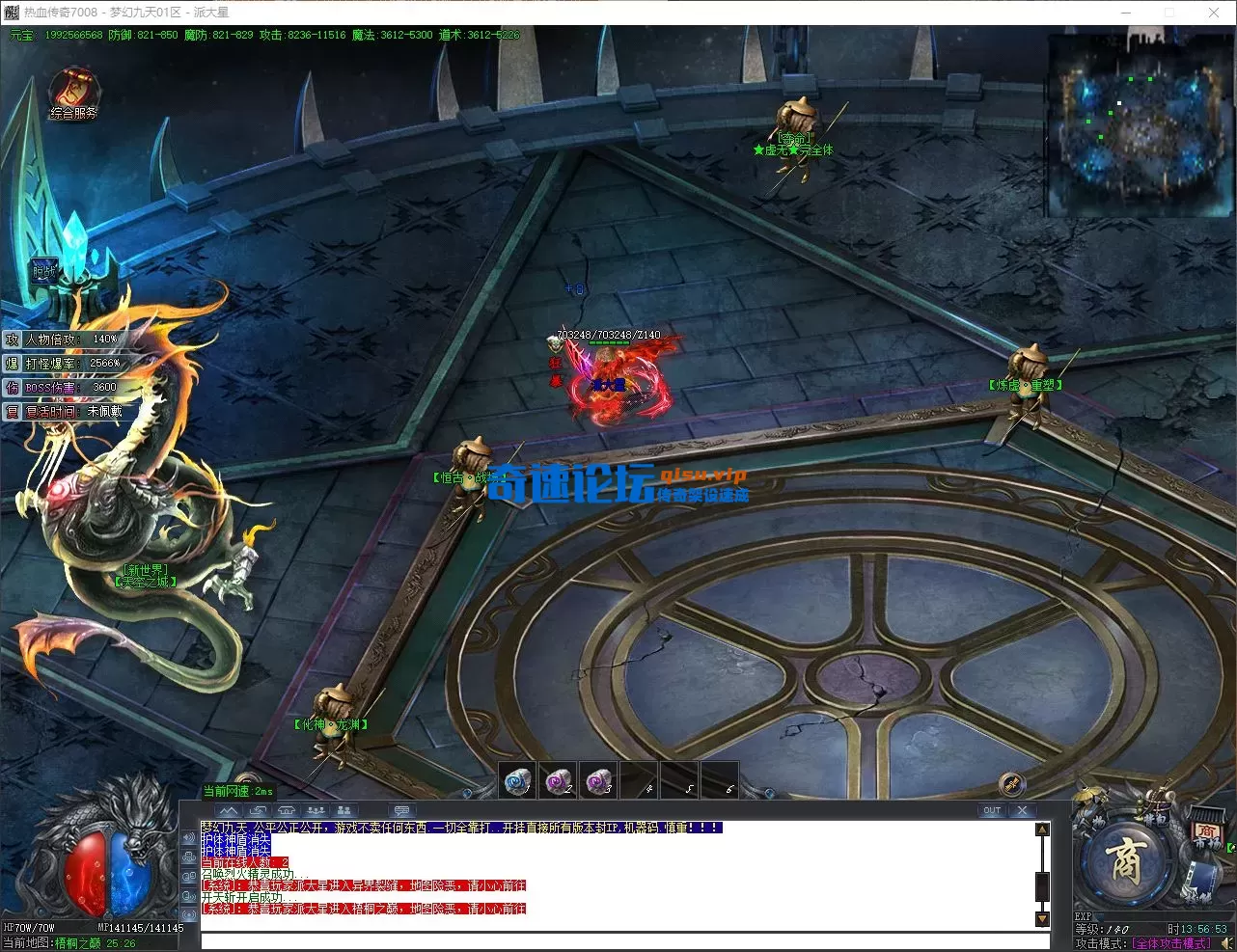Use the purple swirl item in hotbar slot 3
The height and width of the screenshot is (952, 1237).
[599, 780]
